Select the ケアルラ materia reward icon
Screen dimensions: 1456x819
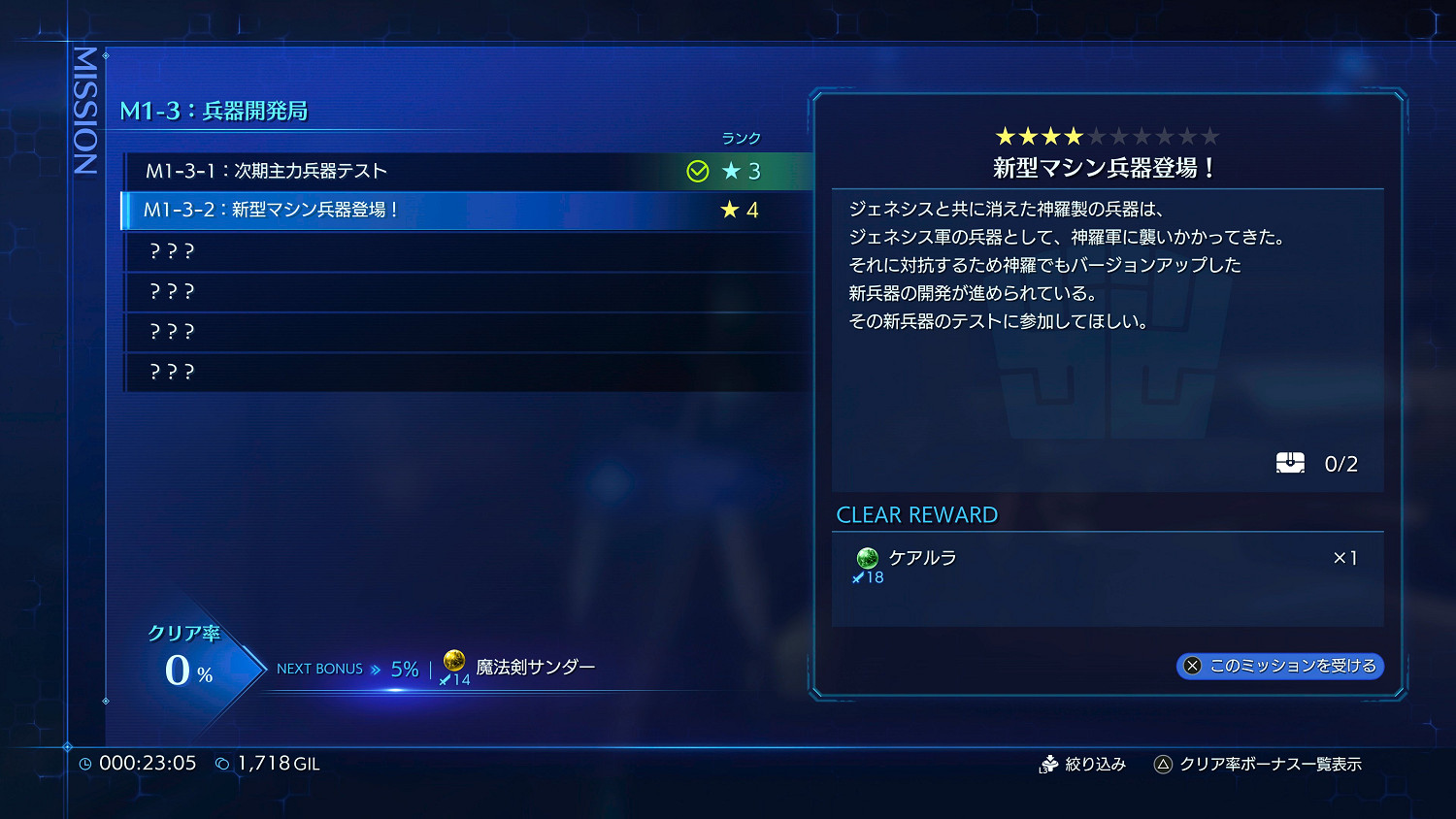(867, 558)
